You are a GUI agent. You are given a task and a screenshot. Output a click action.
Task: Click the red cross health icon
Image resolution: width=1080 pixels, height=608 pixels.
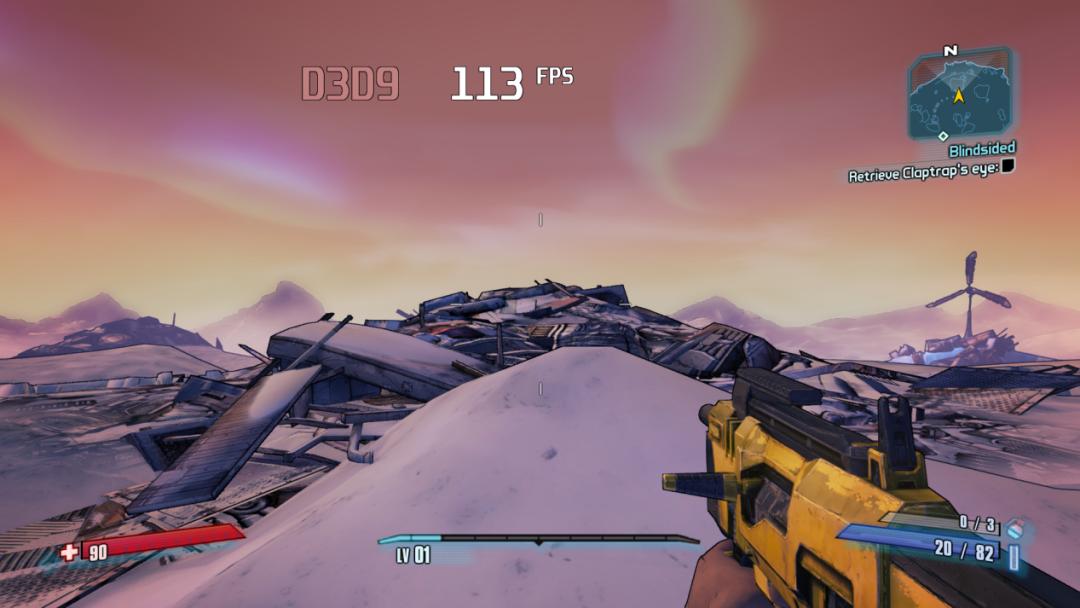68,551
